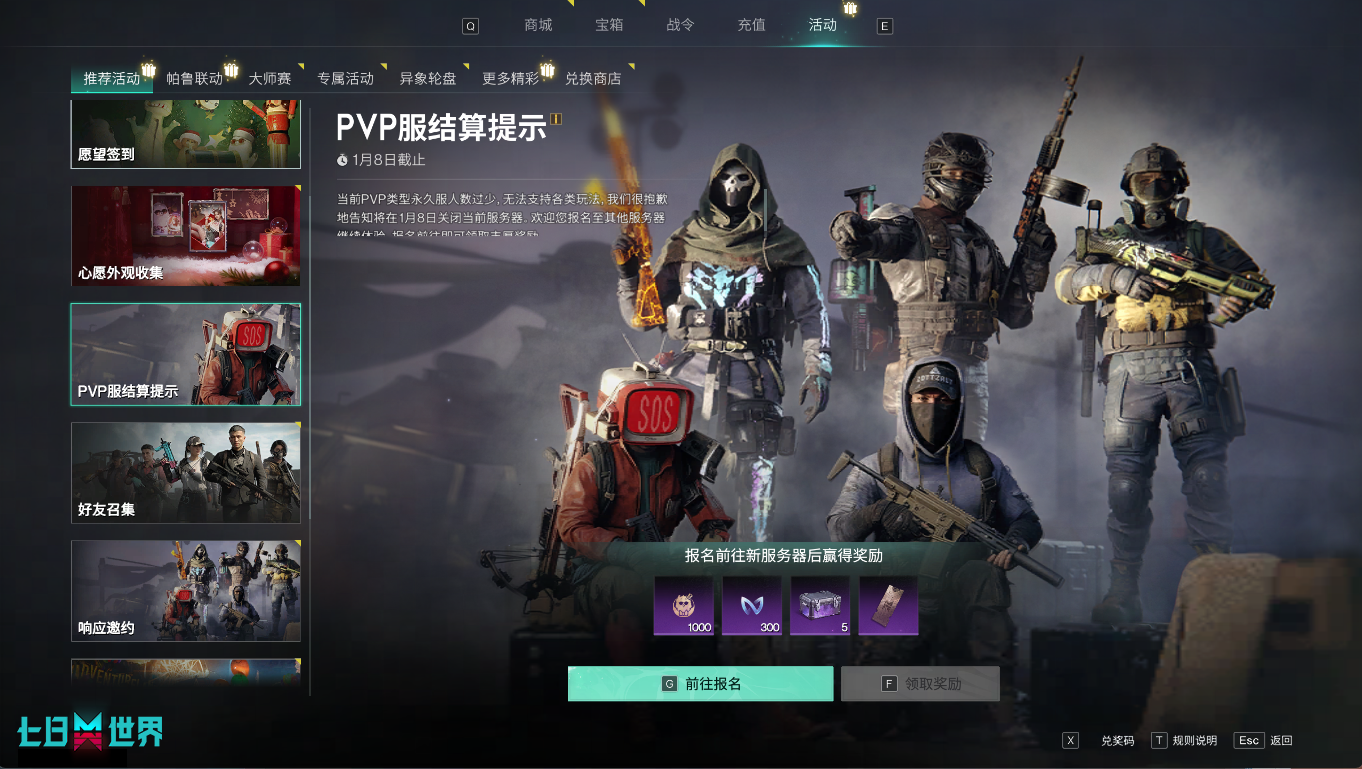Select the blue crystal reward icon showing 300
The width and height of the screenshot is (1362, 769).
coord(753,605)
